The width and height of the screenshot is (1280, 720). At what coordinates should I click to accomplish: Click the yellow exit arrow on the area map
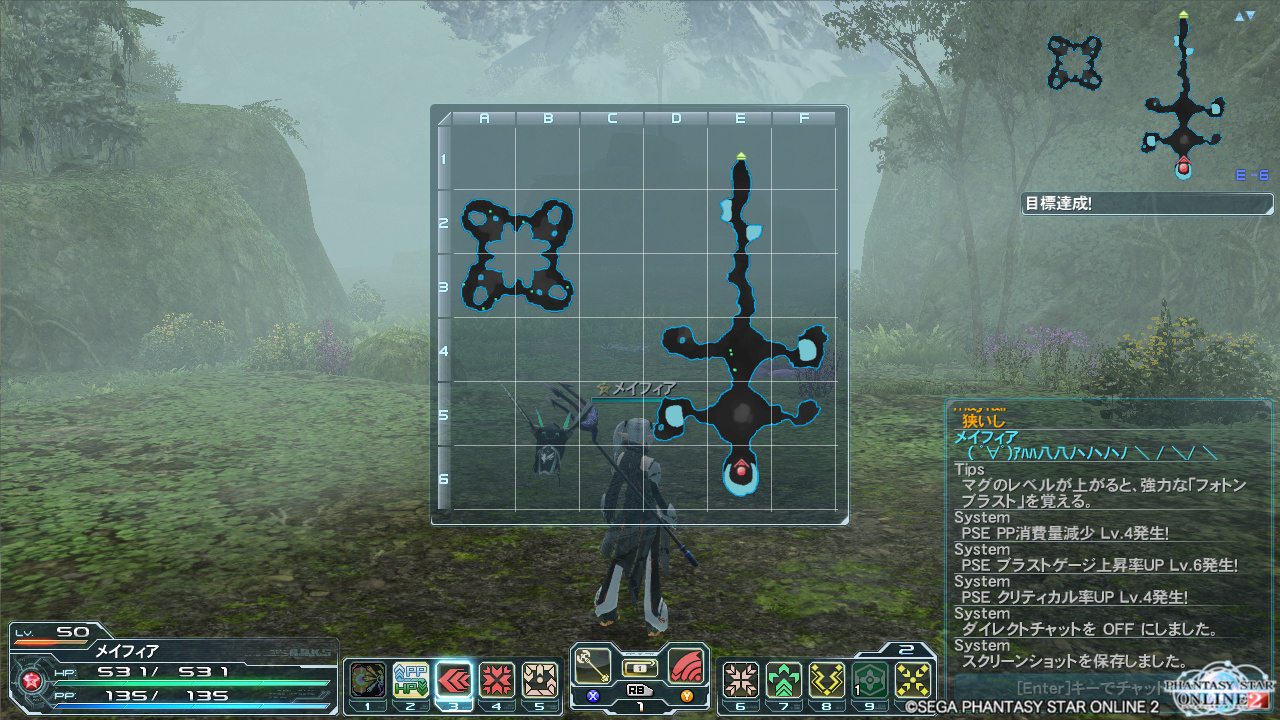pos(741,156)
